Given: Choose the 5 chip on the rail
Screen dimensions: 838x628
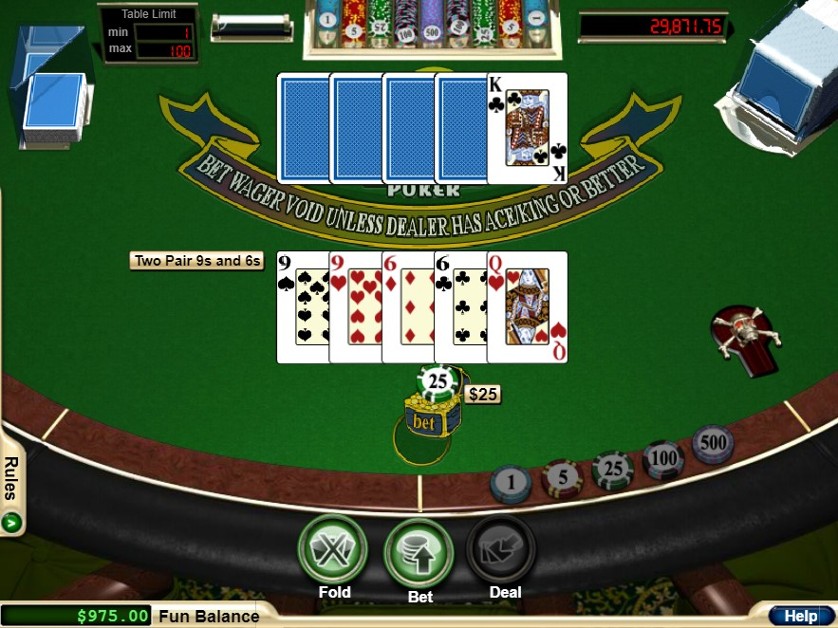Looking at the screenshot, I should coord(562,478).
